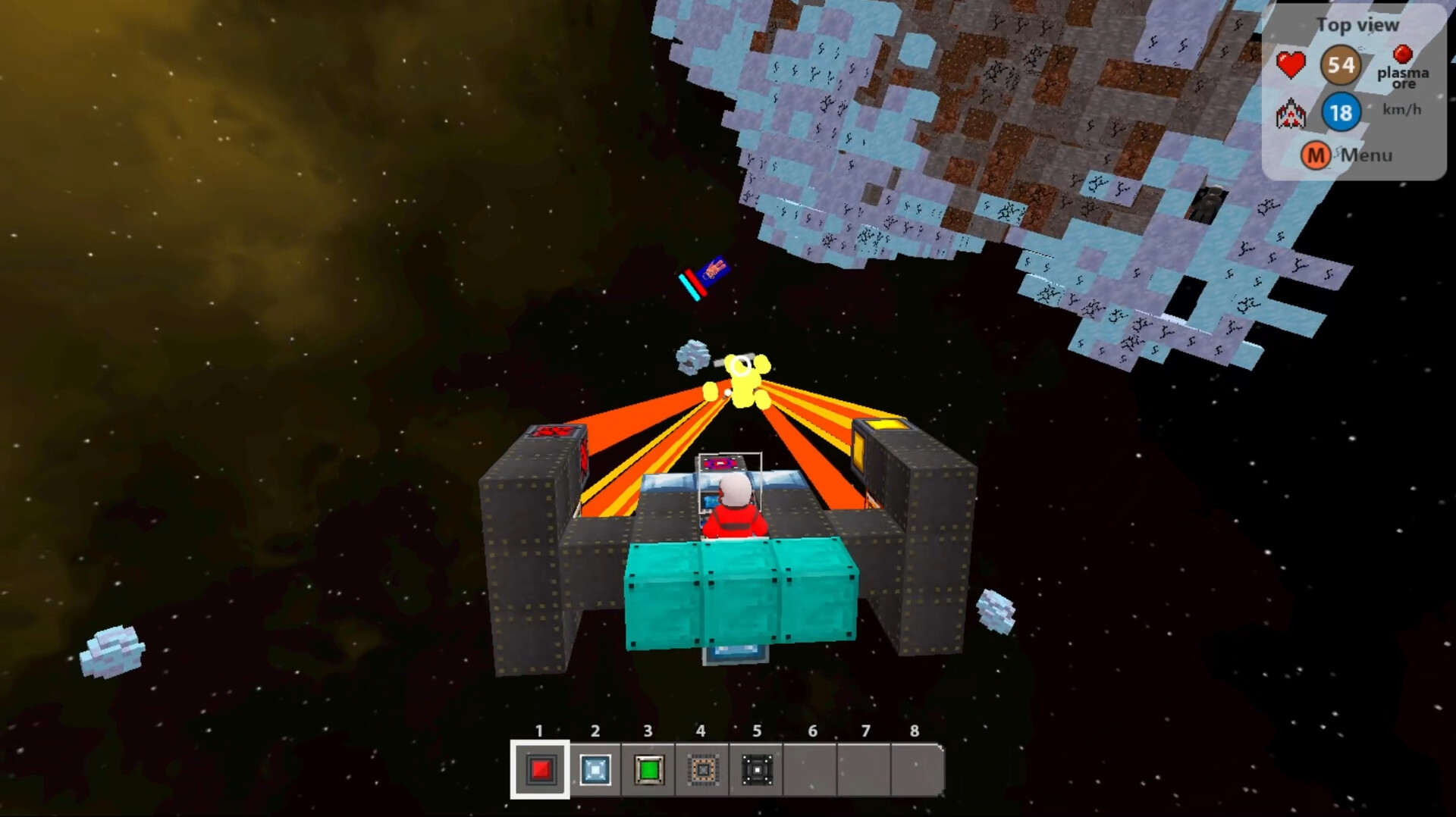Click the small asteroid near the bottom left
This screenshot has height=817, width=1456.
click(x=112, y=650)
